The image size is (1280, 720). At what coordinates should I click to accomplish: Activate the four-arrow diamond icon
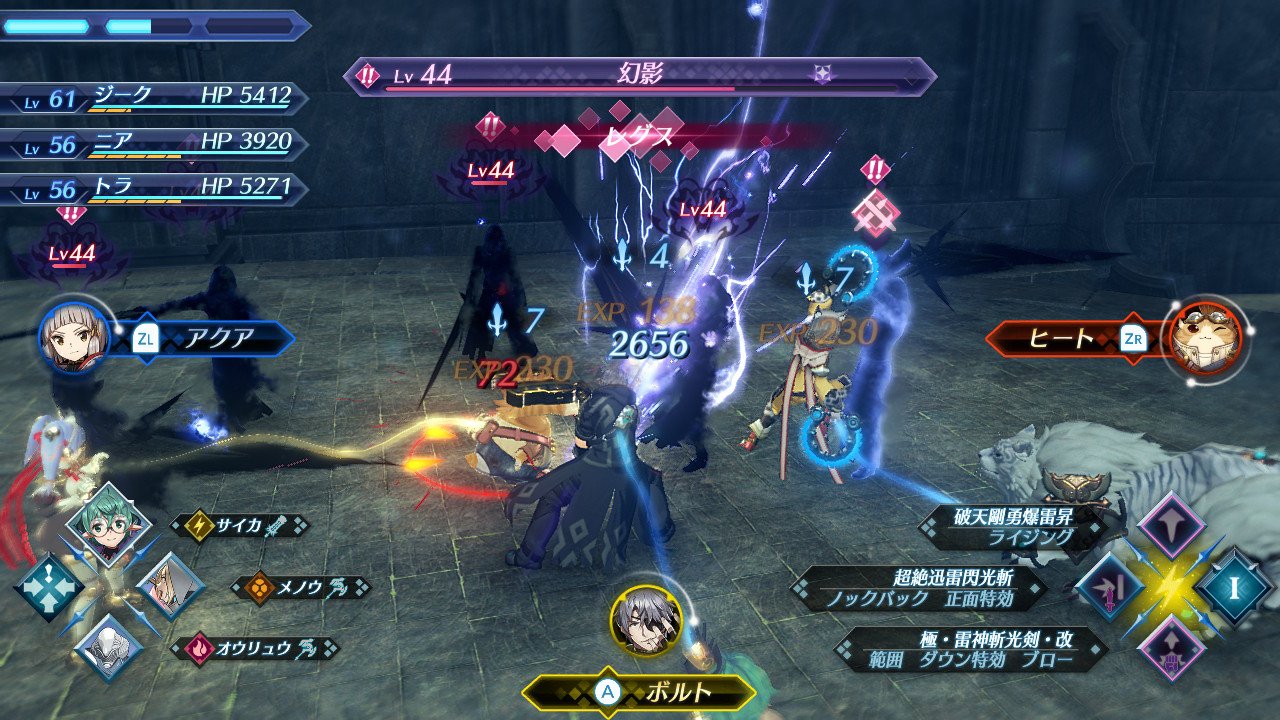point(47,588)
